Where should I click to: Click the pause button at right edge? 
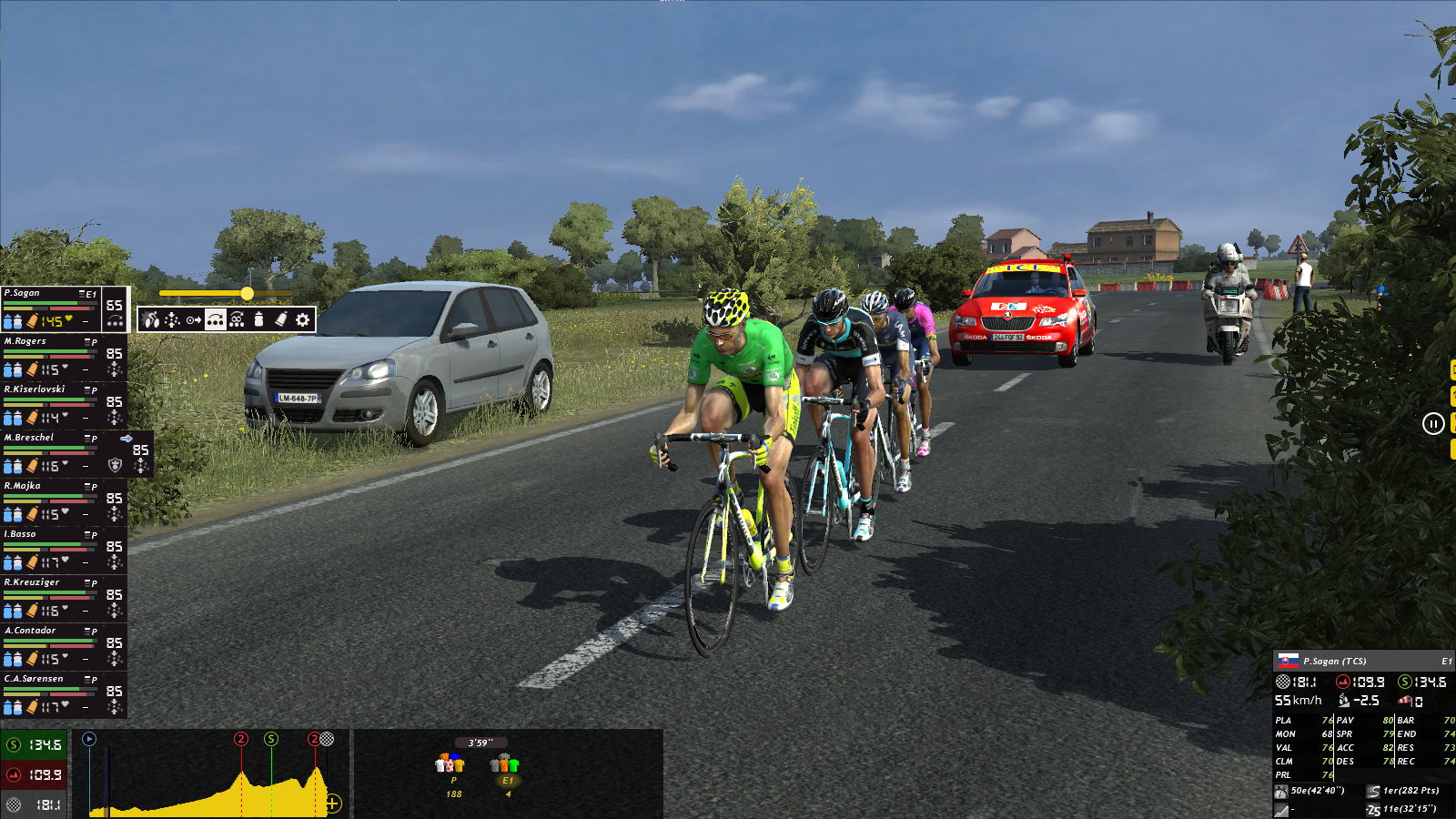[1433, 423]
